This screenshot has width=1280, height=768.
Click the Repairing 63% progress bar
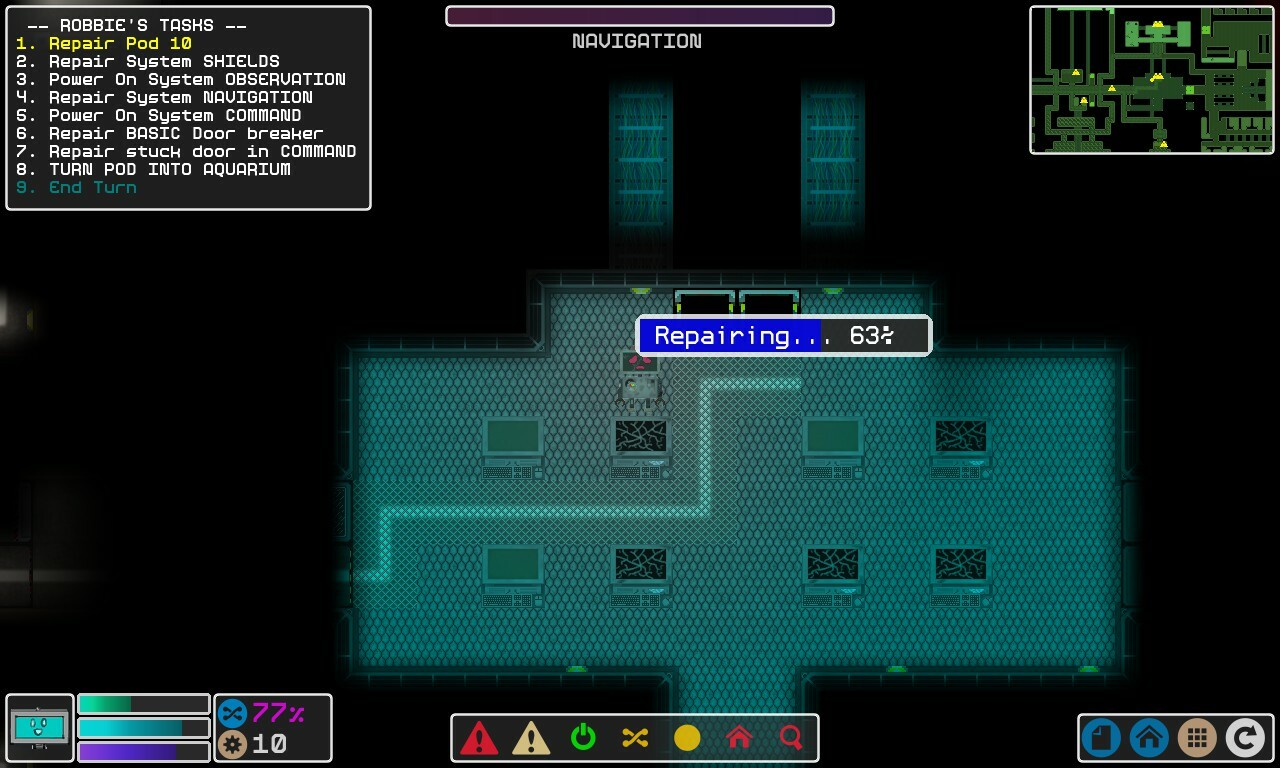point(783,335)
